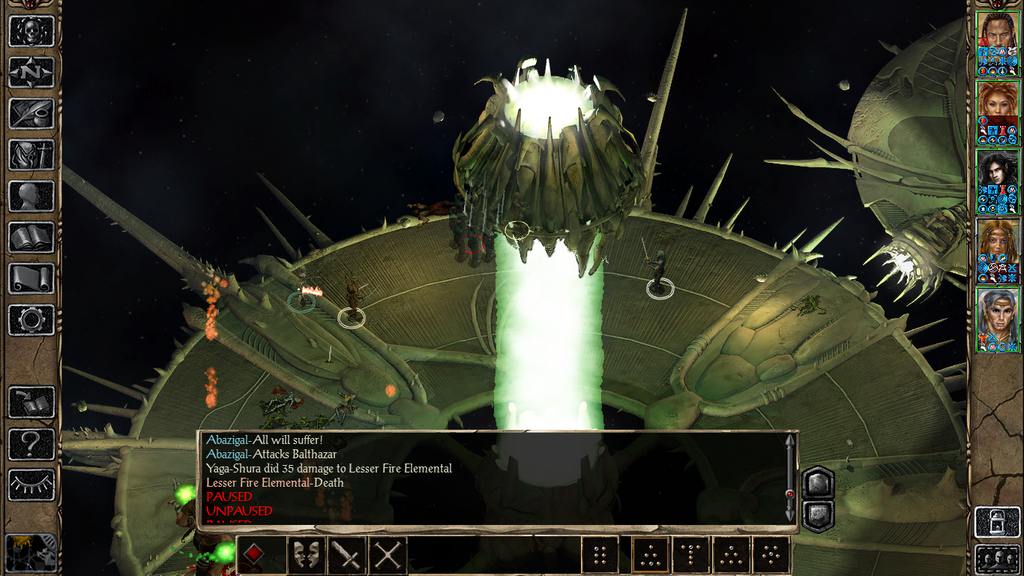Screen dimensions: 1024x576
Task: Open game options with the gear button
Action: [x=31, y=320]
